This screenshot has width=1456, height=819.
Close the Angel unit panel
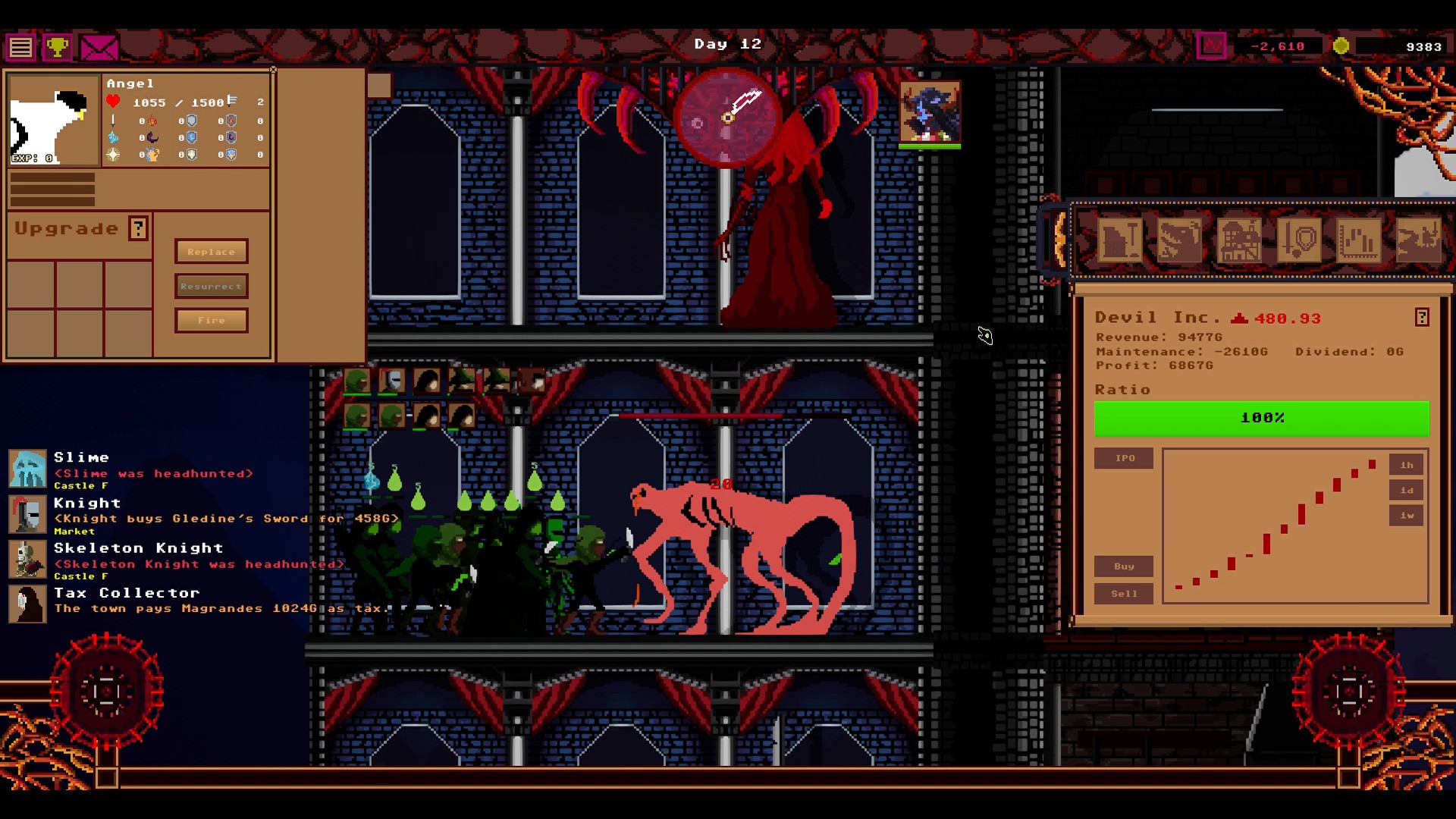coord(273,70)
